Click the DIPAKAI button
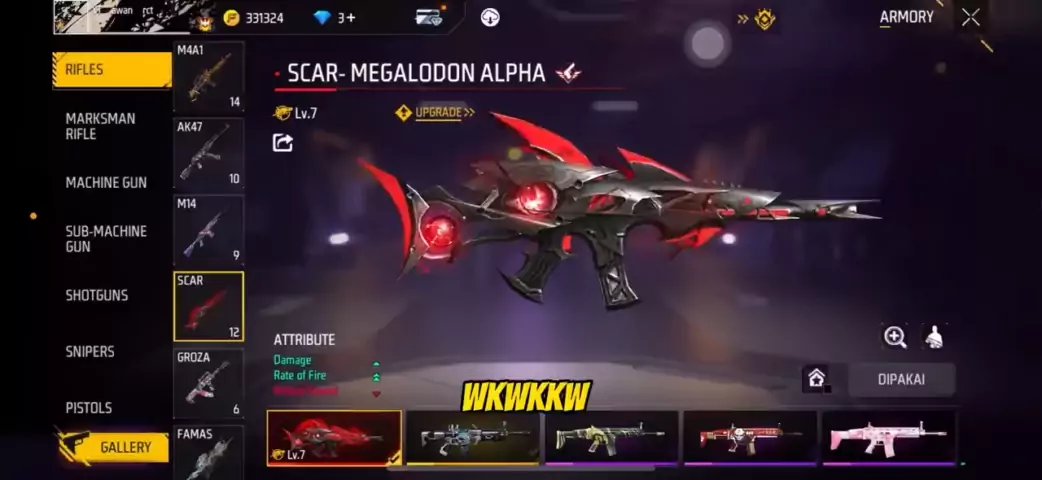1042x480 pixels. click(x=901, y=380)
